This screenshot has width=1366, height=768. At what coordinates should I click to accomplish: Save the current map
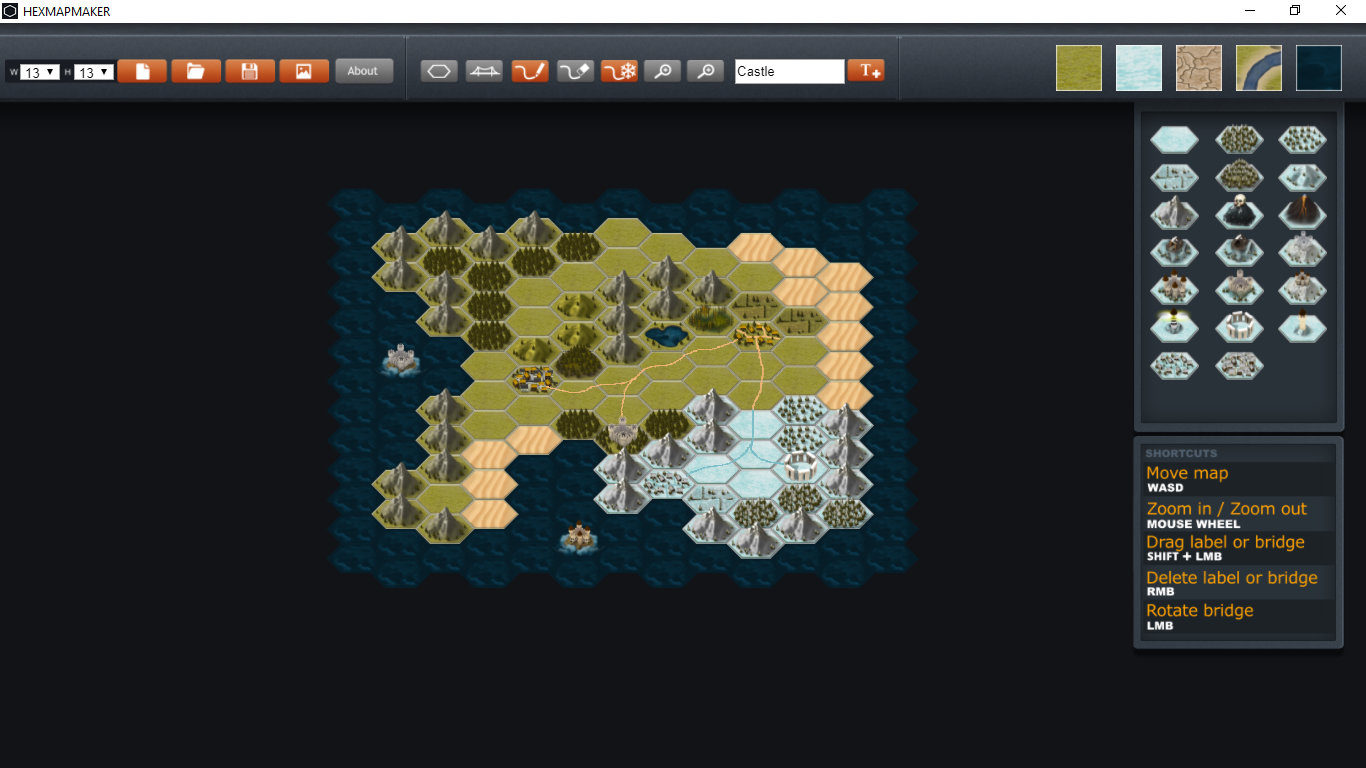249,70
